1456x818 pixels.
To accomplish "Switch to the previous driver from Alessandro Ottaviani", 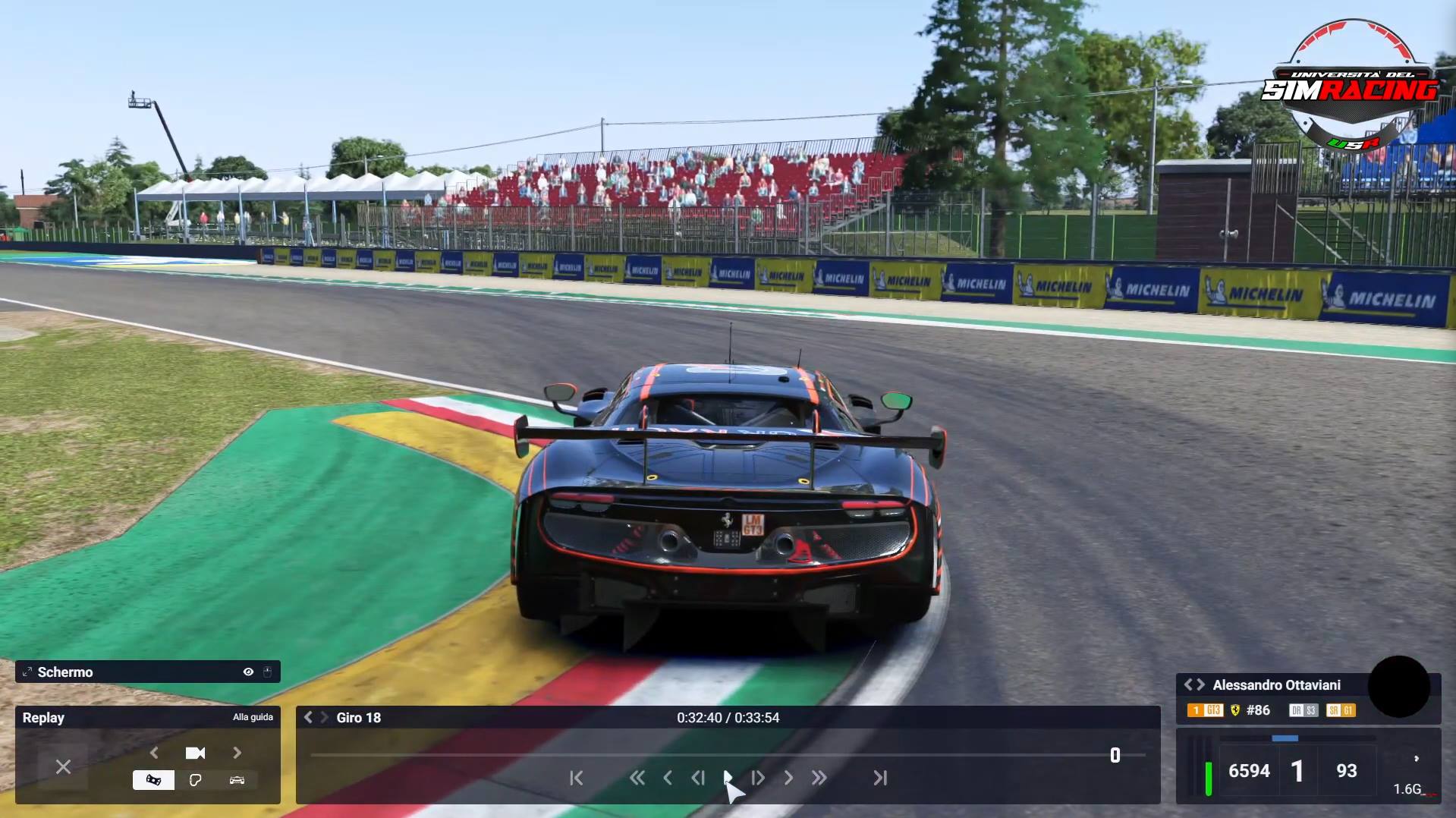I will (1188, 684).
